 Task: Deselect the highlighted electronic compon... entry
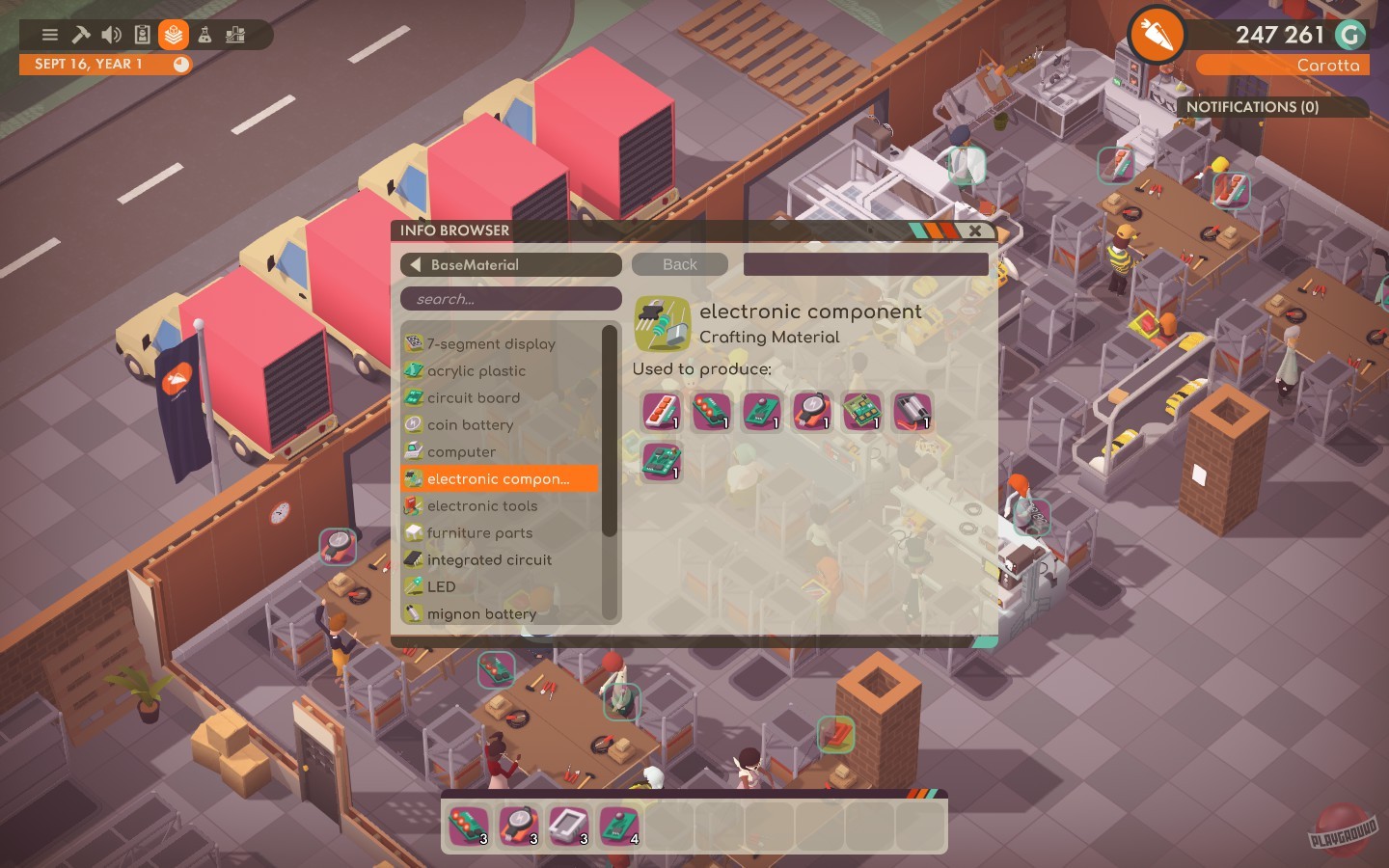[x=499, y=478]
